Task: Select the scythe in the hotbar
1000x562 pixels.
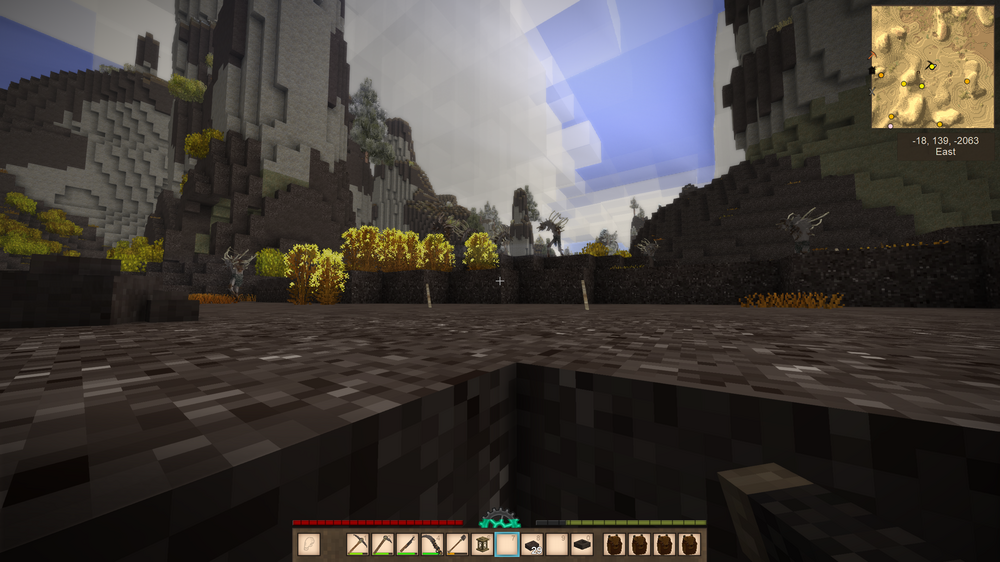Action: click(433, 545)
